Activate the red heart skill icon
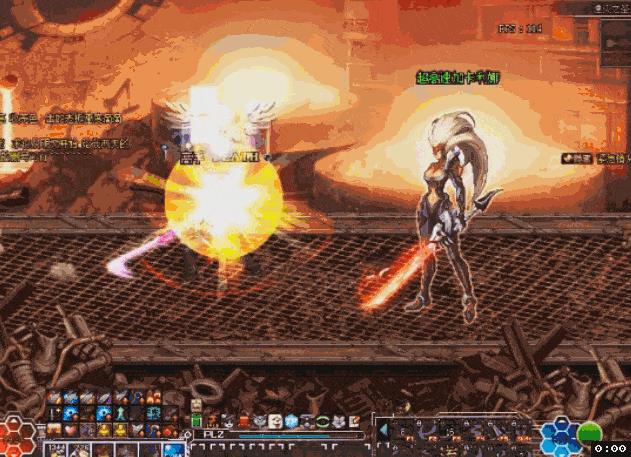Image resolution: width=631 pixels, height=457 pixels. pyautogui.click(x=71, y=430)
